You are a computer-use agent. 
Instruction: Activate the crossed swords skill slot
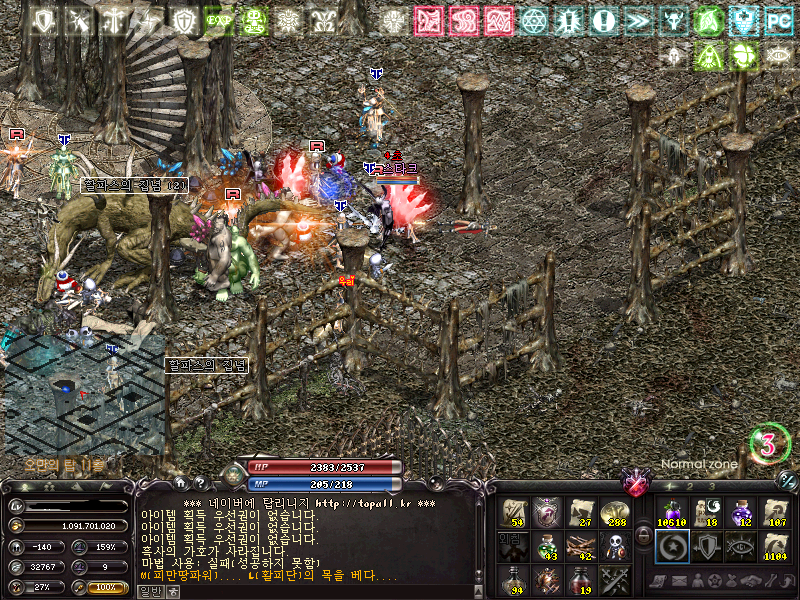coord(615,579)
